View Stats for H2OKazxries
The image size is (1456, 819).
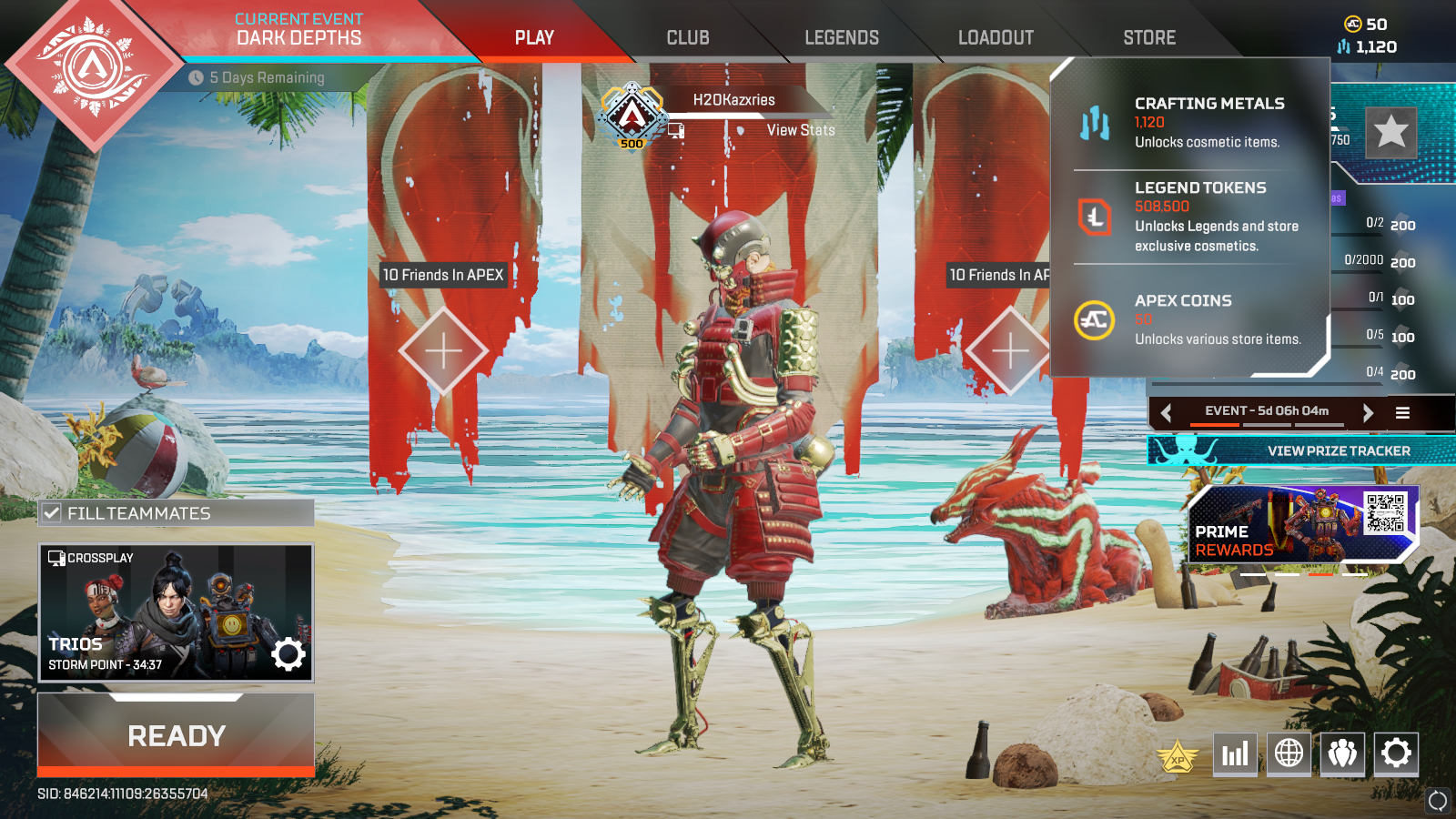[x=800, y=130]
